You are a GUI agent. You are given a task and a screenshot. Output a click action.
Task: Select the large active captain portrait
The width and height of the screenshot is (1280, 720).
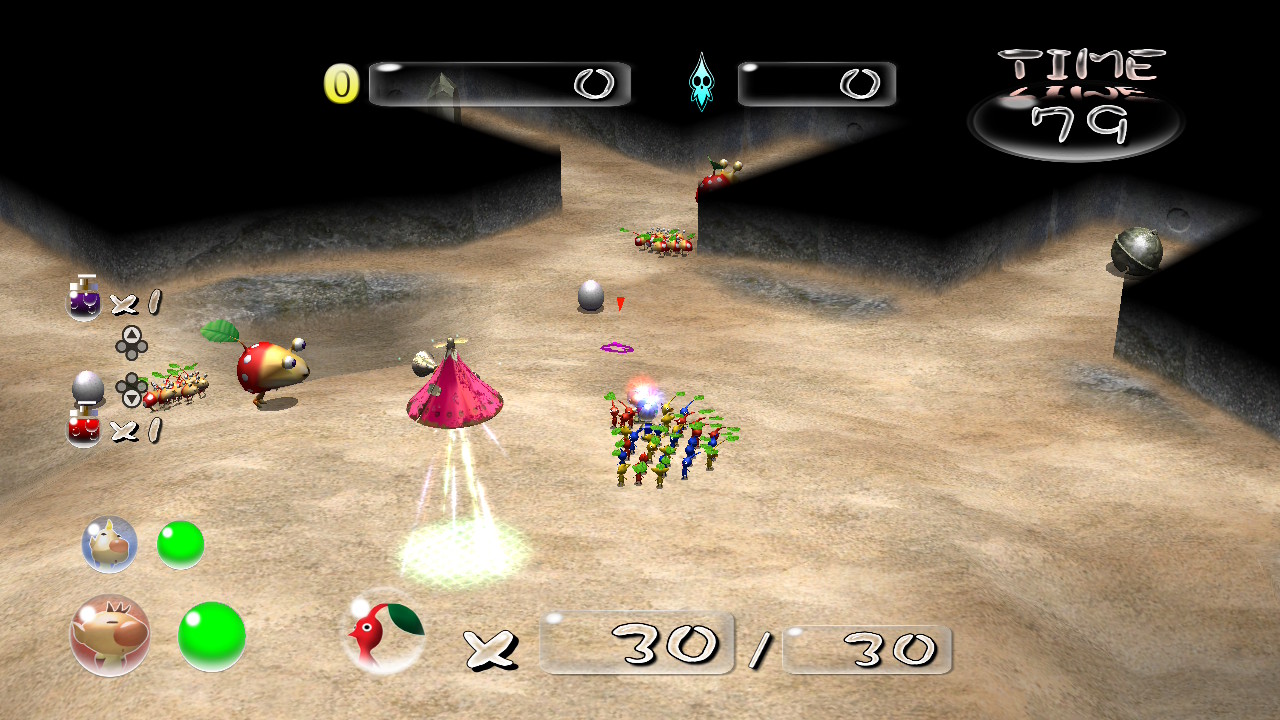coord(110,635)
